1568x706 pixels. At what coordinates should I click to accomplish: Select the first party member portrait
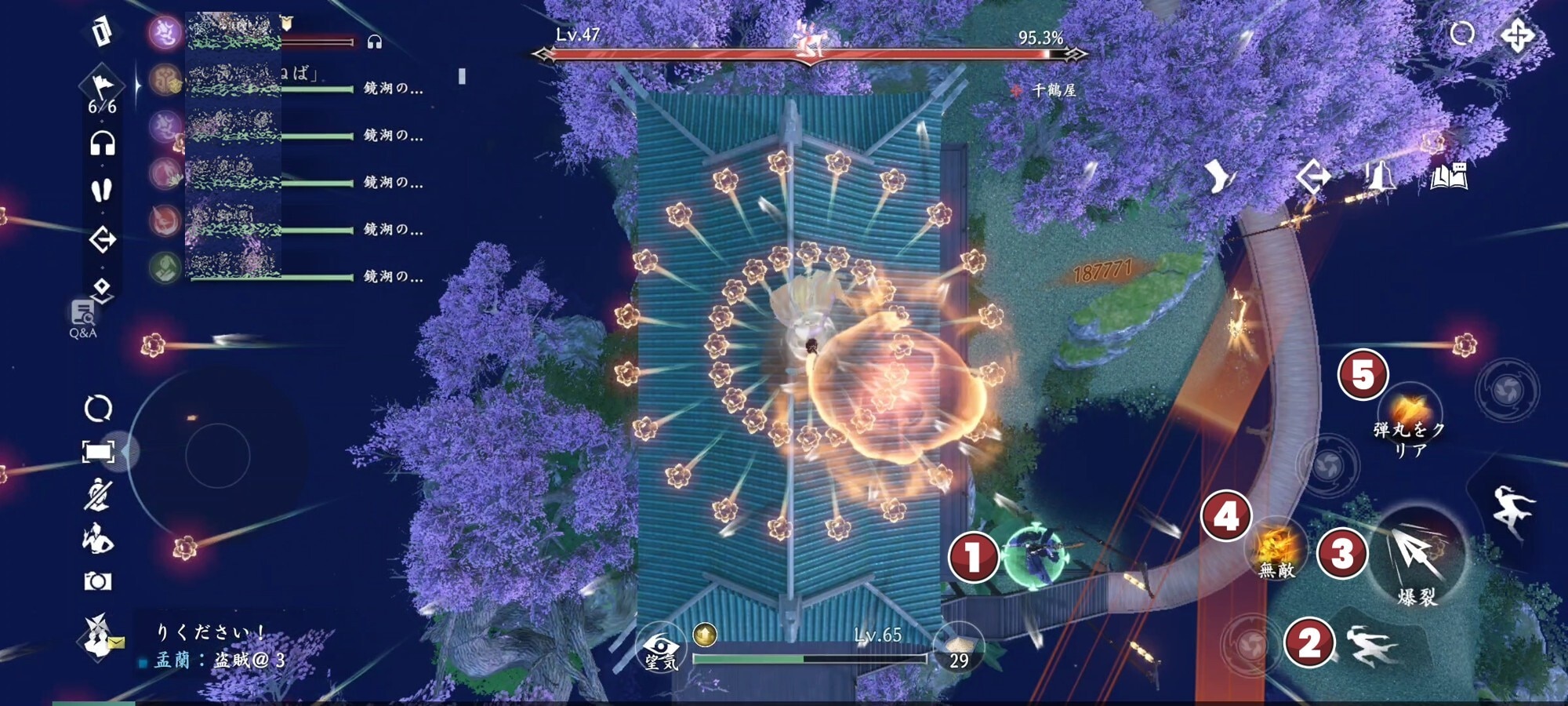click(165, 33)
